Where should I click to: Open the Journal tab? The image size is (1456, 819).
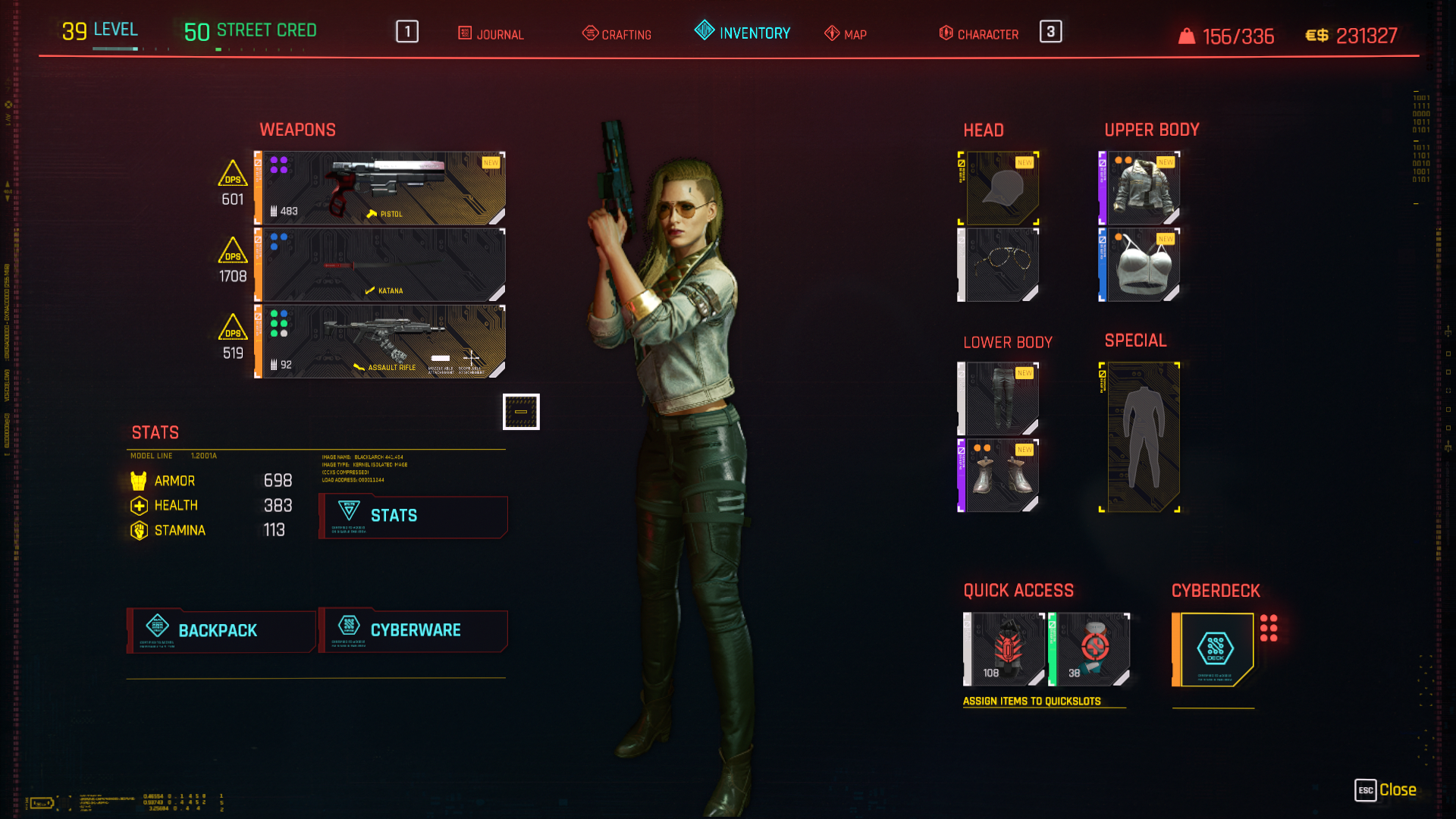[x=491, y=34]
